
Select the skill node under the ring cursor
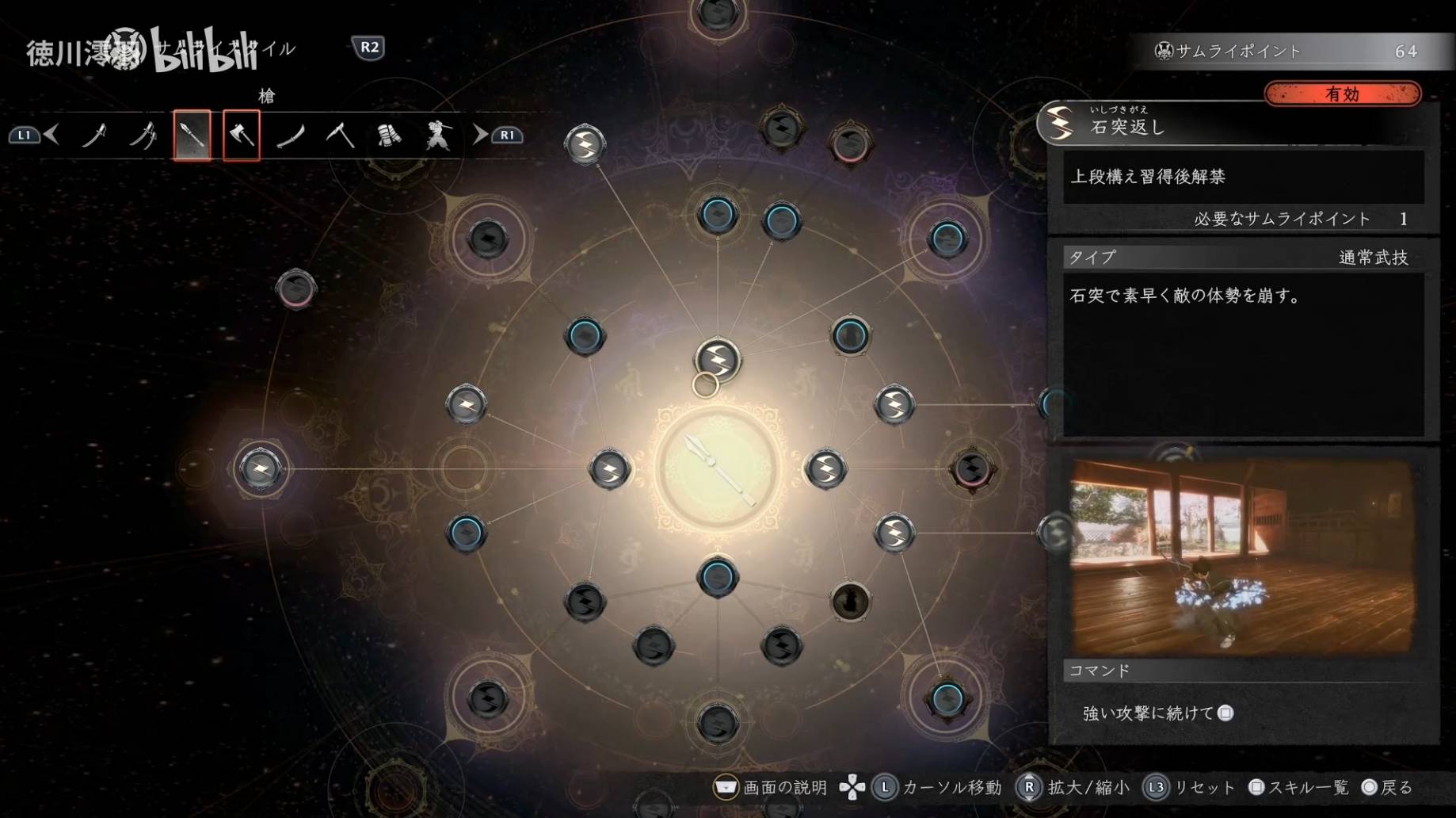718,361
